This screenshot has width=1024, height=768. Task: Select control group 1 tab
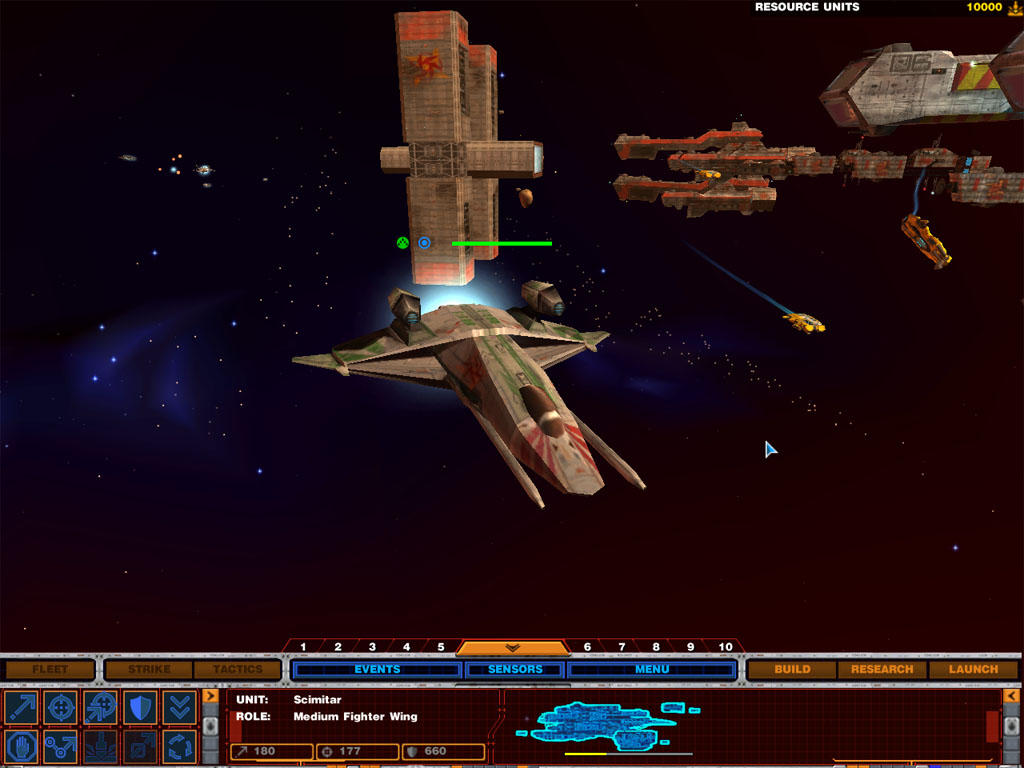(303, 647)
